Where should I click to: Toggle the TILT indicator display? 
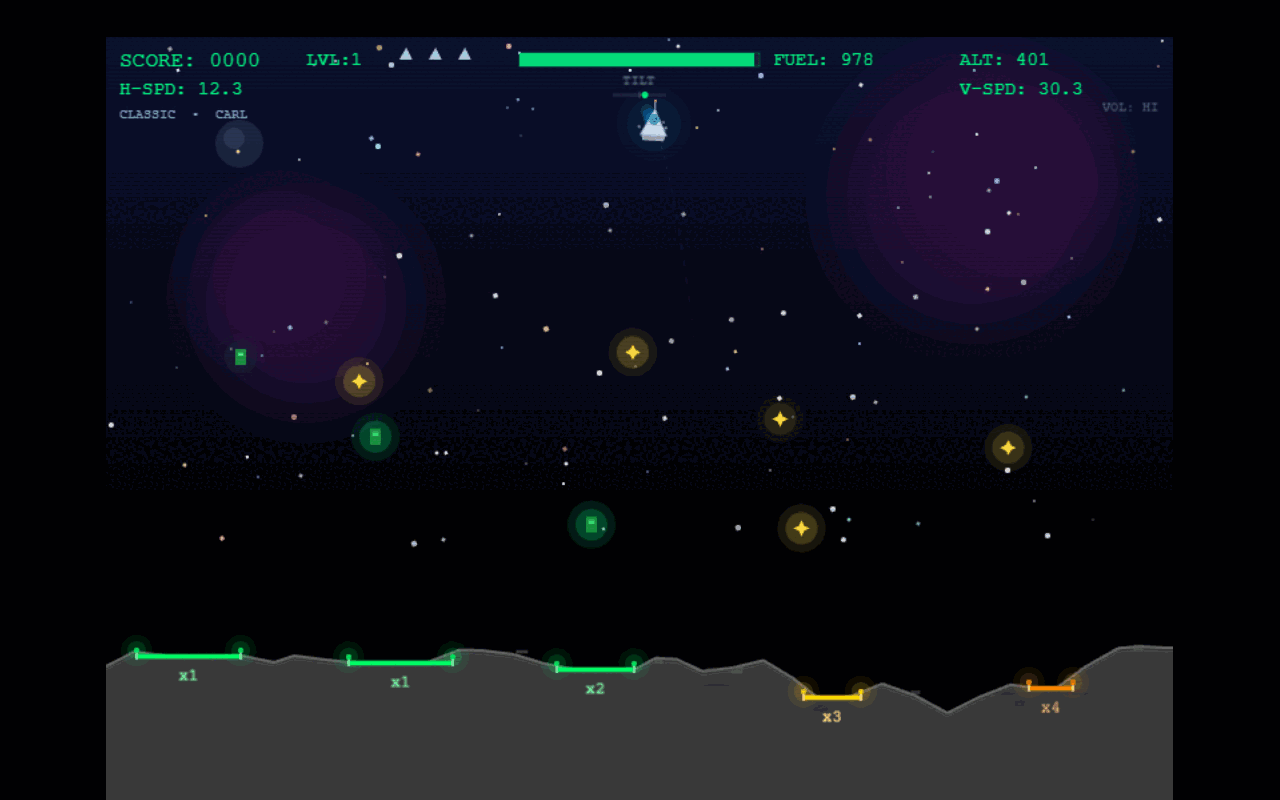point(637,80)
